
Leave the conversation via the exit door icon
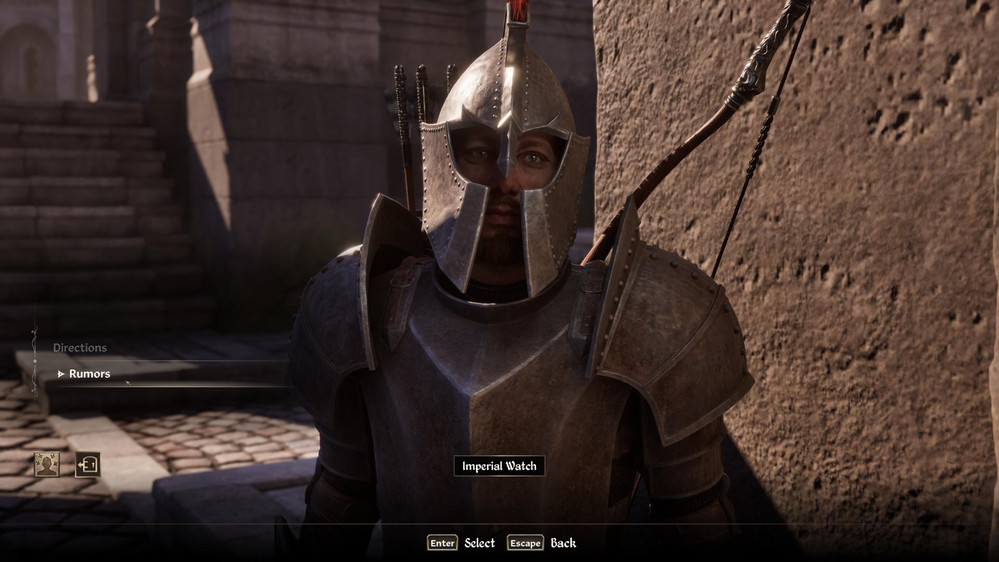88,464
